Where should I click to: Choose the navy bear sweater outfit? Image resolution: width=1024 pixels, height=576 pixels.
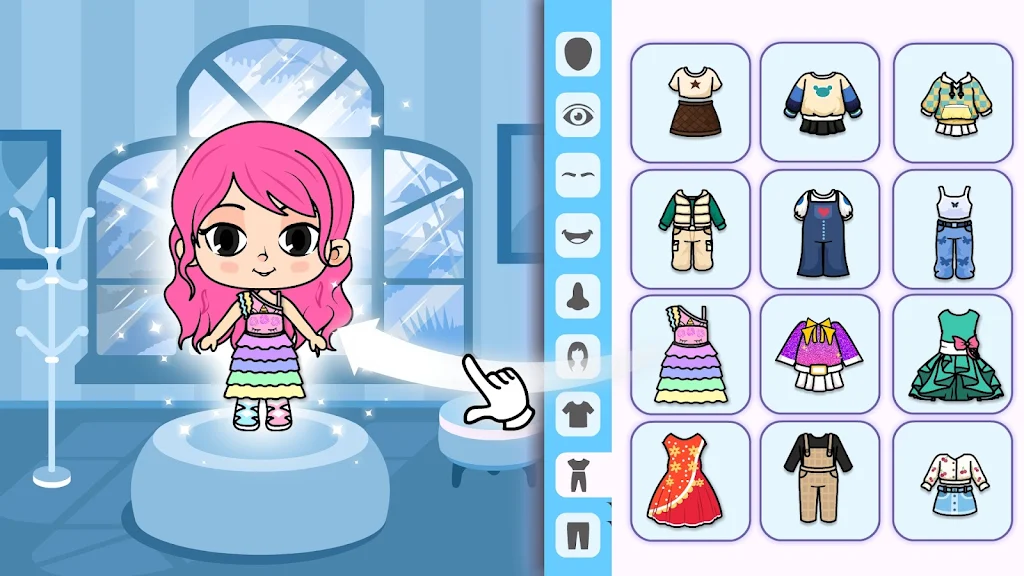click(820, 102)
